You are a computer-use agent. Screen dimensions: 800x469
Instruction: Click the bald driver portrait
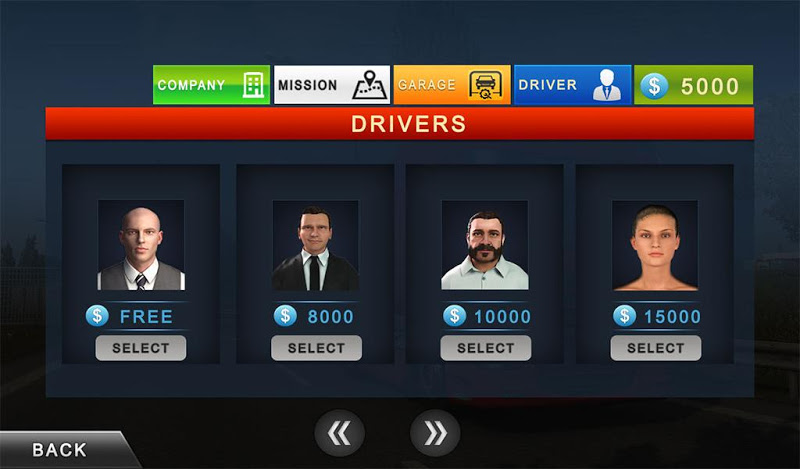[141, 245]
